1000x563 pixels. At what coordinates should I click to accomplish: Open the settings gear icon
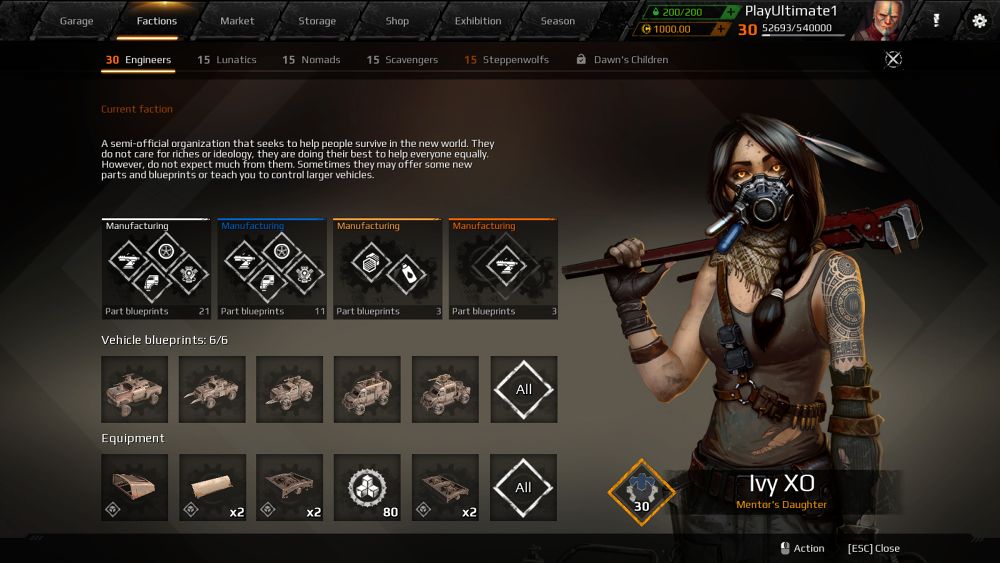(x=979, y=21)
